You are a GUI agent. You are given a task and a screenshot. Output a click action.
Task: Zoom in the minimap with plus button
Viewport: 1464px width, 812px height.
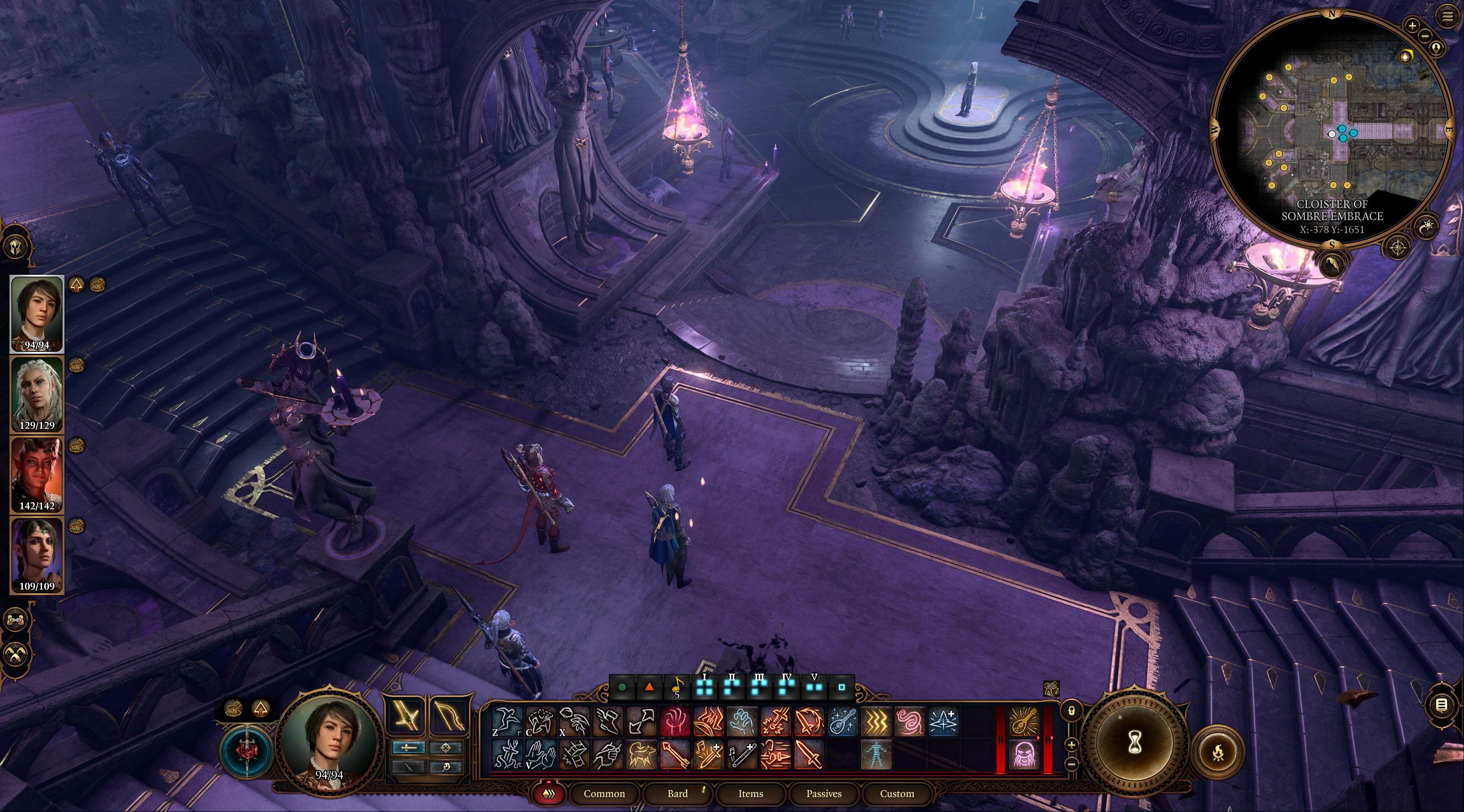coord(1412,26)
